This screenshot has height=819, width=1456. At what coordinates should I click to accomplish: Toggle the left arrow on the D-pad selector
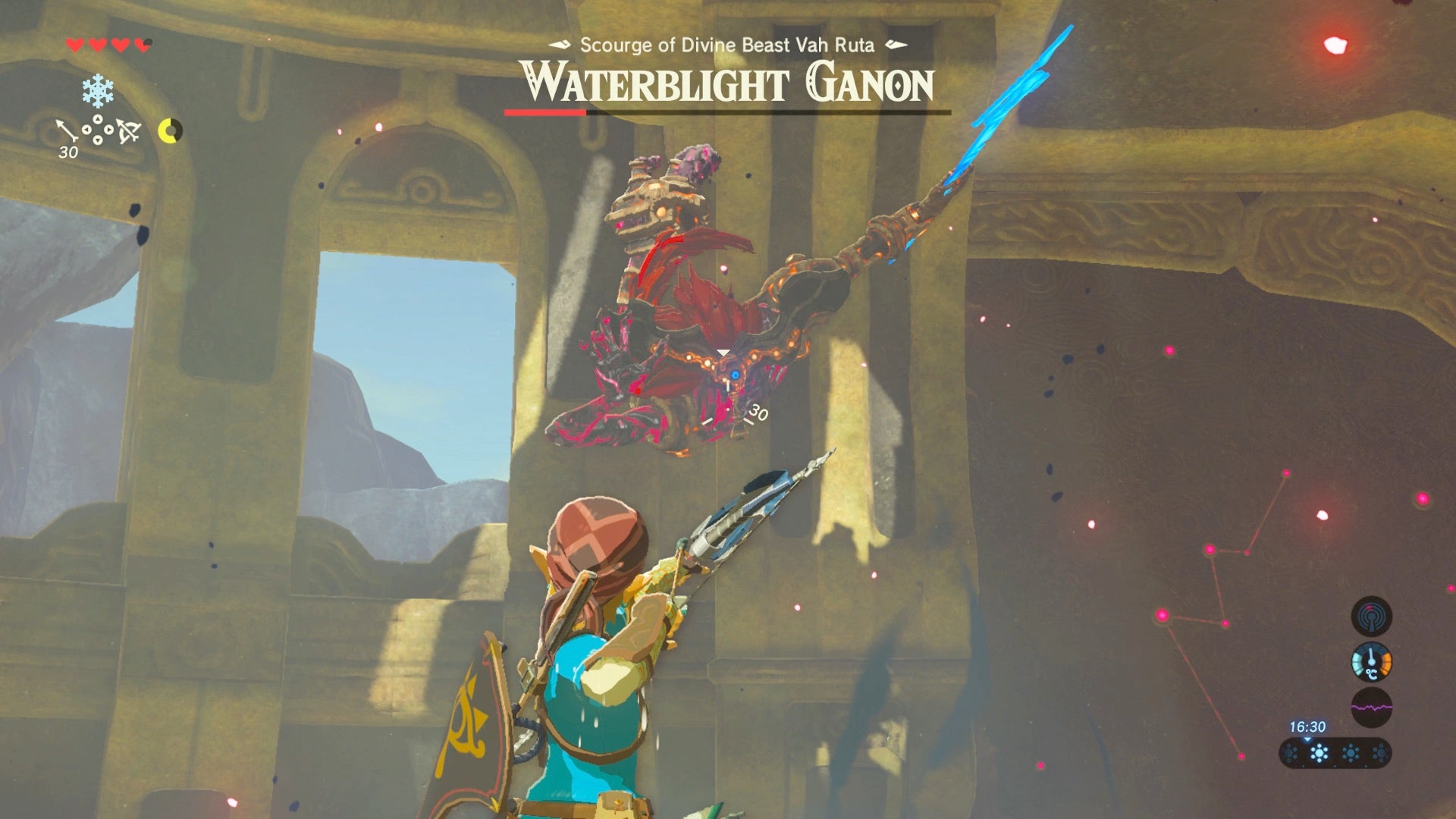(x=86, y=130)
